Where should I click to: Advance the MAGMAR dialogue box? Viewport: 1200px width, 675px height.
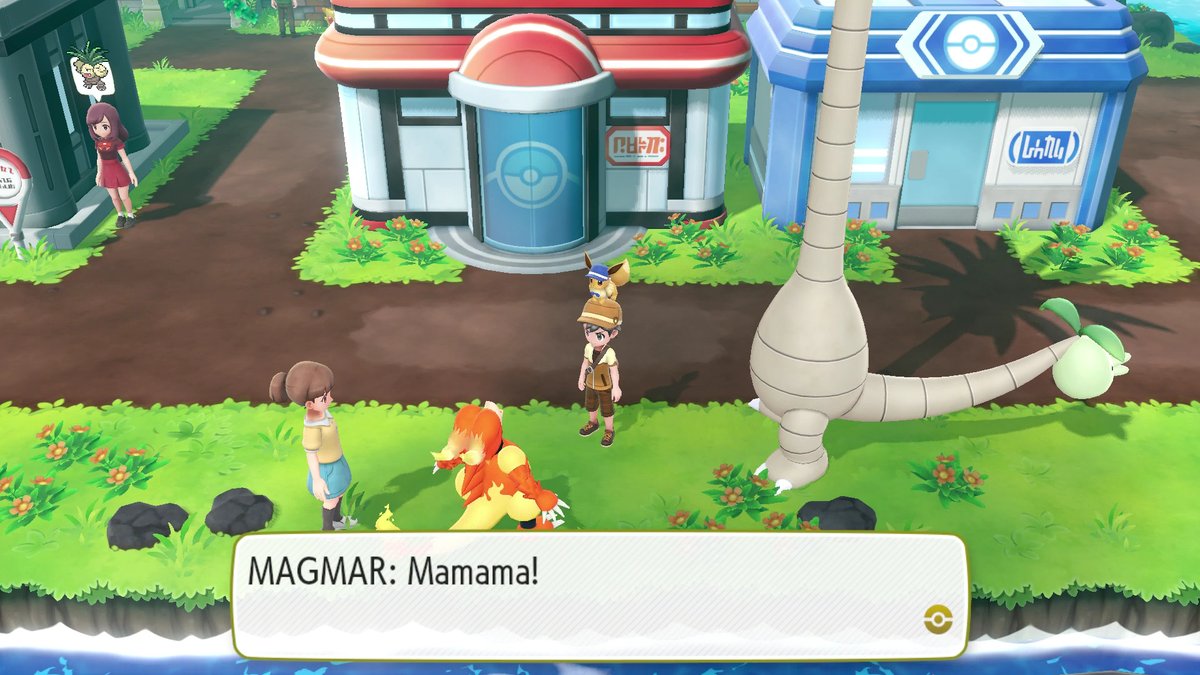(598, 595)
